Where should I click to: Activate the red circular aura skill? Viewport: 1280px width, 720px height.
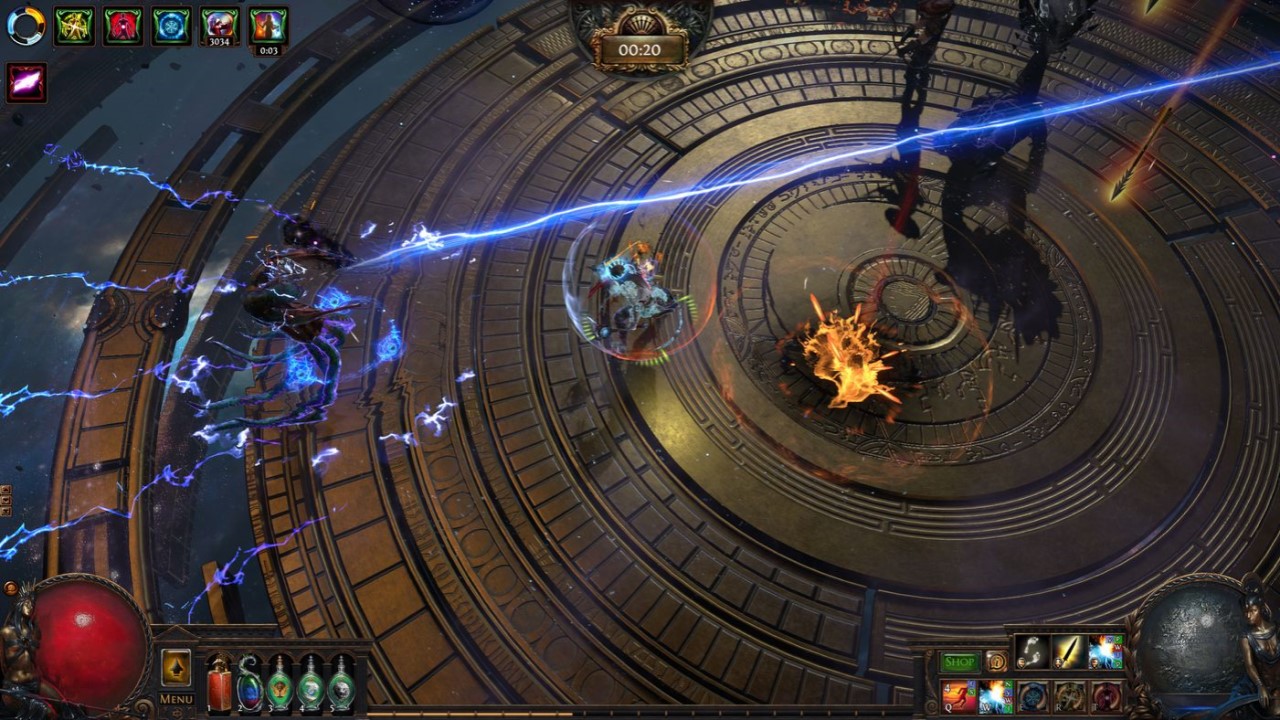pyautogui.click(x=1106, y=696)
